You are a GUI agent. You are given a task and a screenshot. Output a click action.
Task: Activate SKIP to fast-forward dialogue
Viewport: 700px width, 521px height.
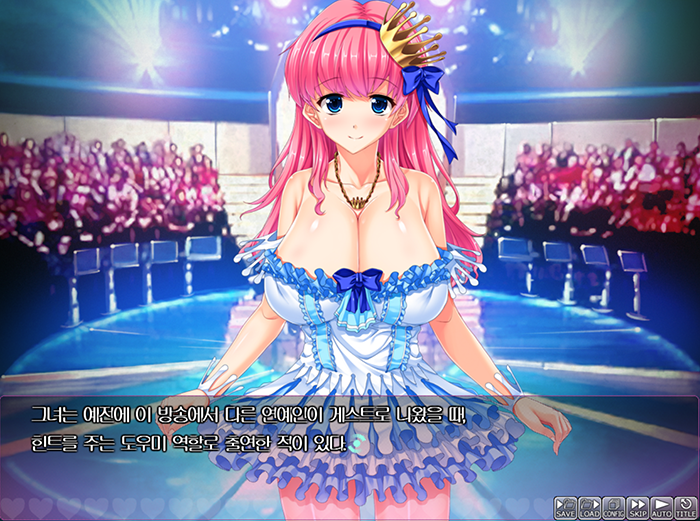point(638,507)
